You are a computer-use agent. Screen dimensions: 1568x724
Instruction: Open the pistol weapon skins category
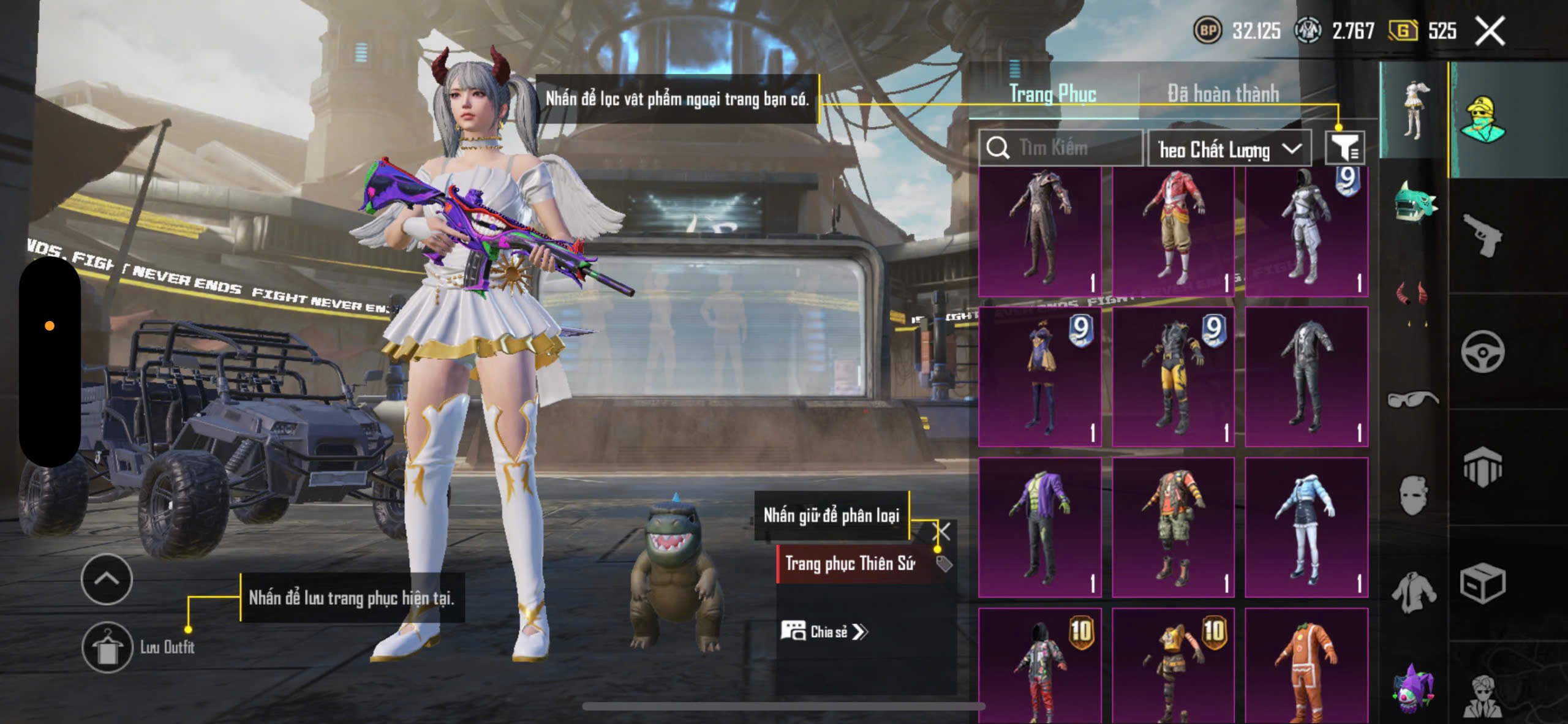click(1482, 235)
